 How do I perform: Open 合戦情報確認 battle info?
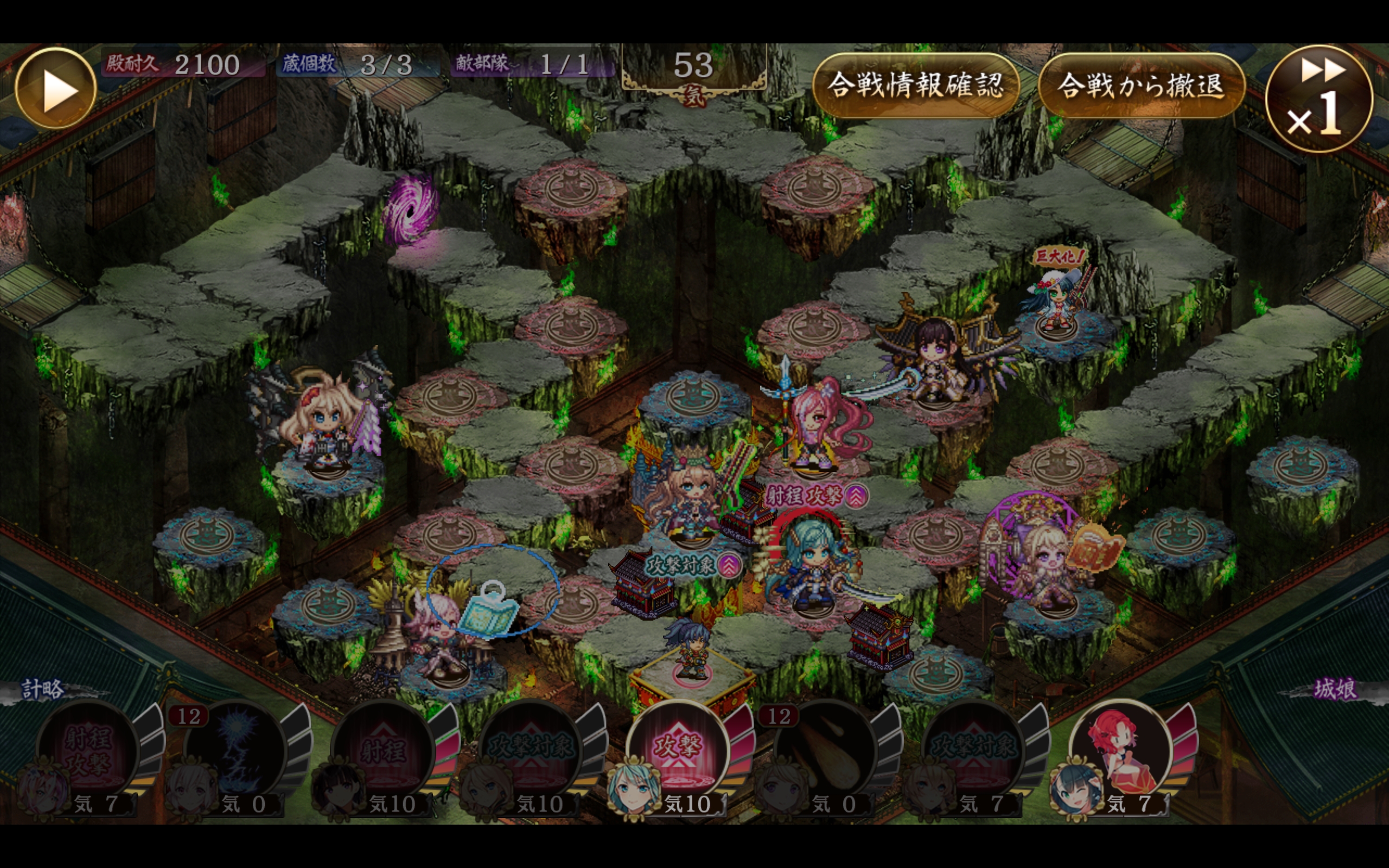point(915,86)
